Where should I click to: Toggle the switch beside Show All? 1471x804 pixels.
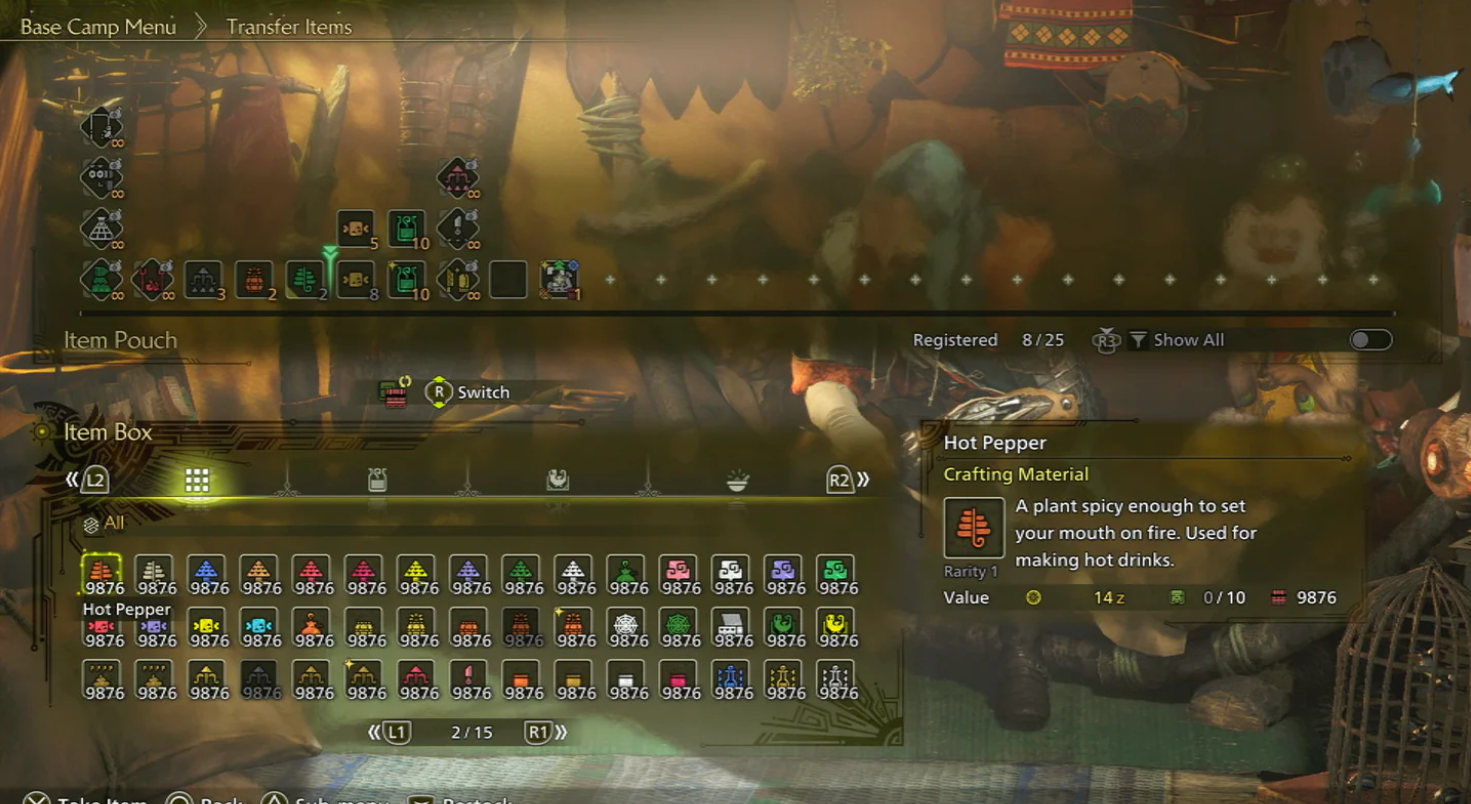1370,340
